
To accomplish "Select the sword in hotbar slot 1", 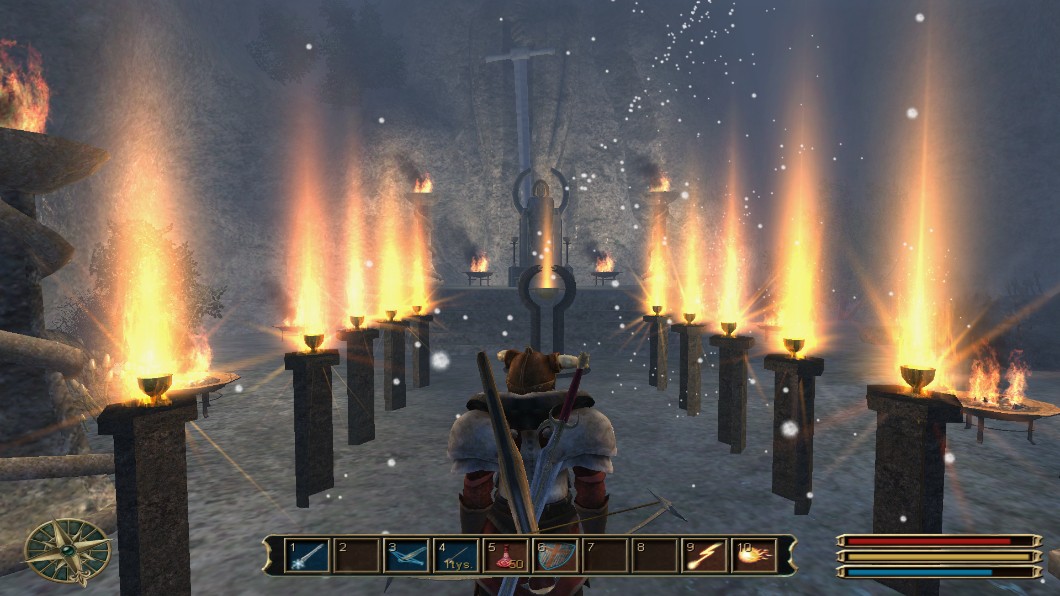I will [307, 555].
